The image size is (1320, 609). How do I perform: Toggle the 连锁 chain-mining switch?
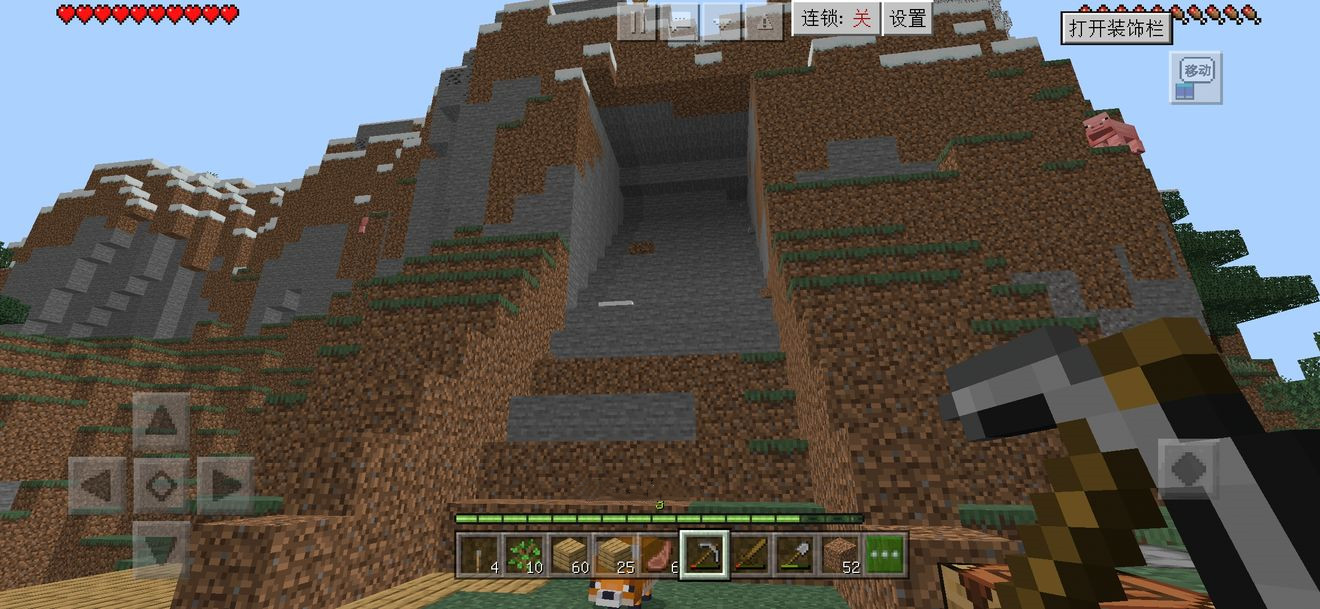(x=837, y=19)
